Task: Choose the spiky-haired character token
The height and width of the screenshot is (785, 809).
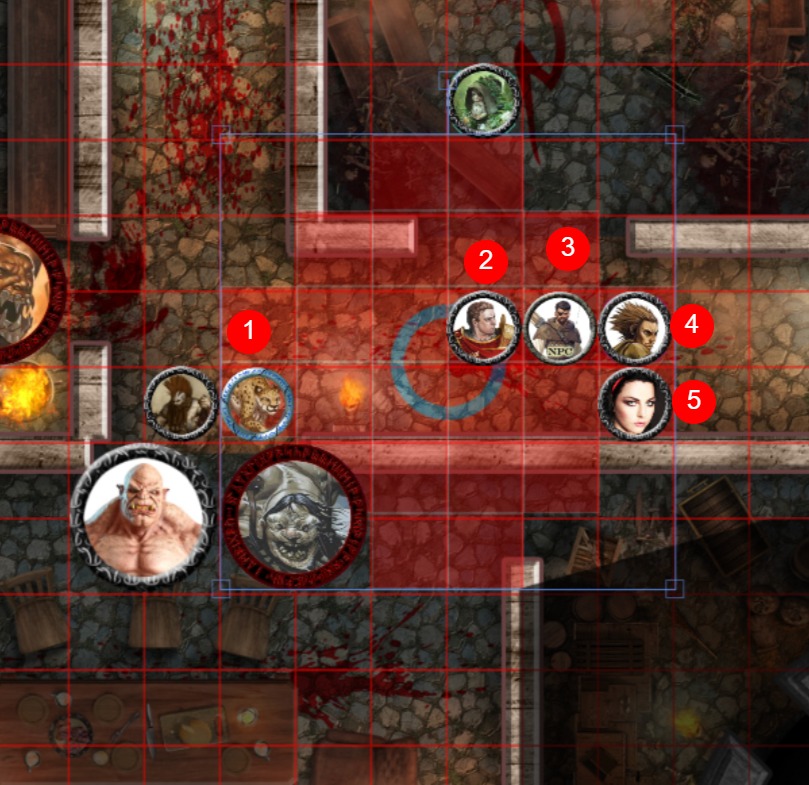Action: coord(634,328)
